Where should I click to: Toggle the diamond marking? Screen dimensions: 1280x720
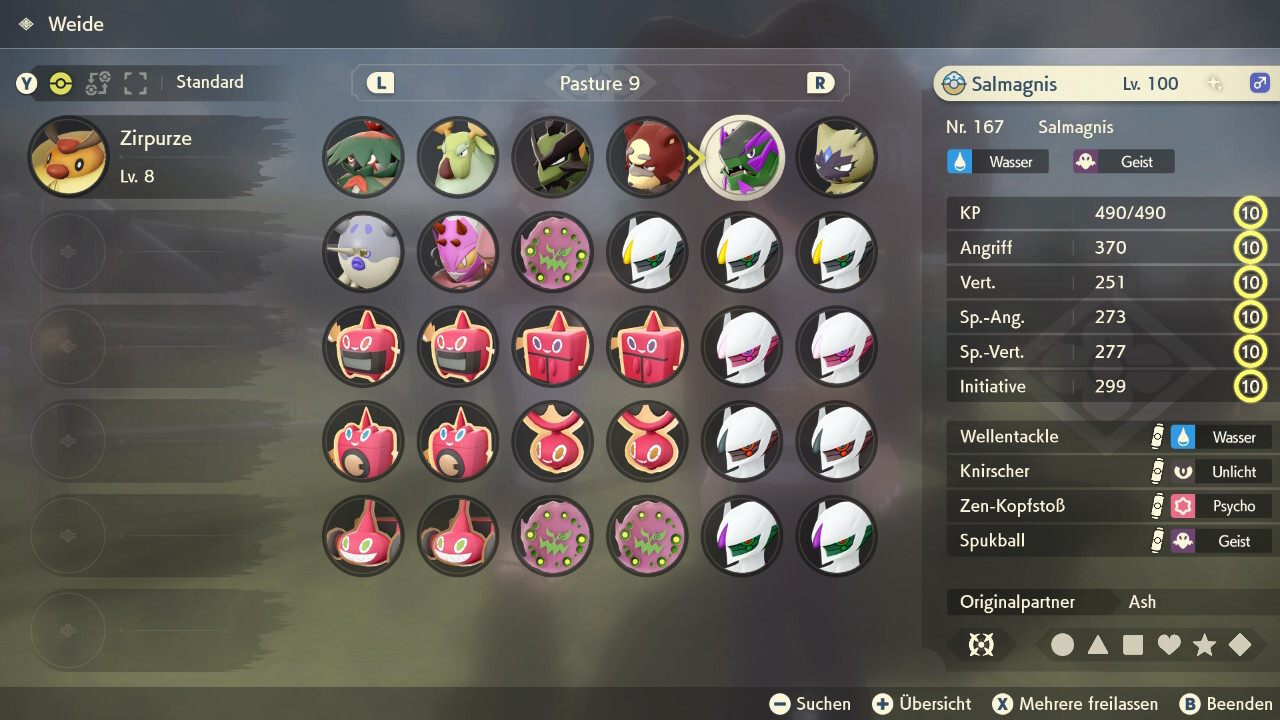click(x=1240, y=645)
